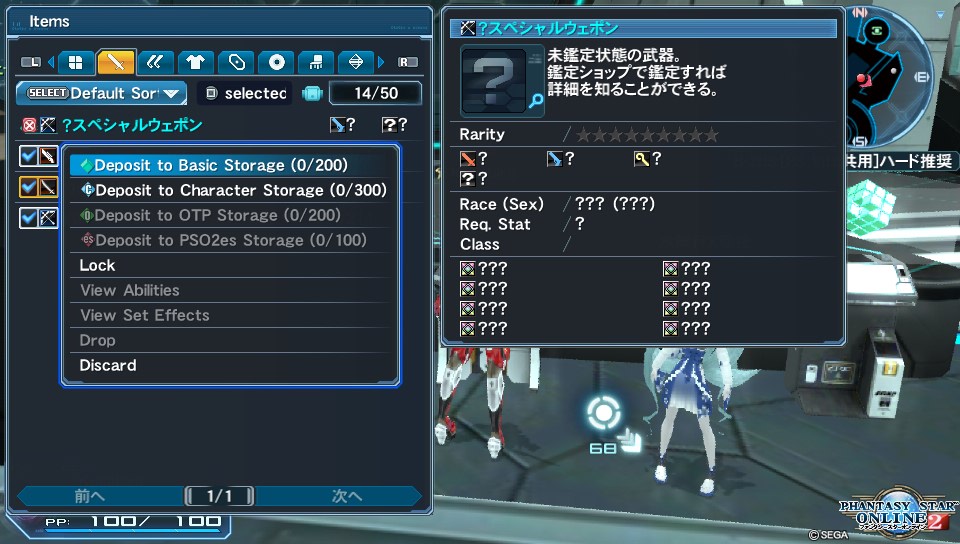Open the double-chevron units tab
Screen dimensions: 960x544
click(155, 62)
